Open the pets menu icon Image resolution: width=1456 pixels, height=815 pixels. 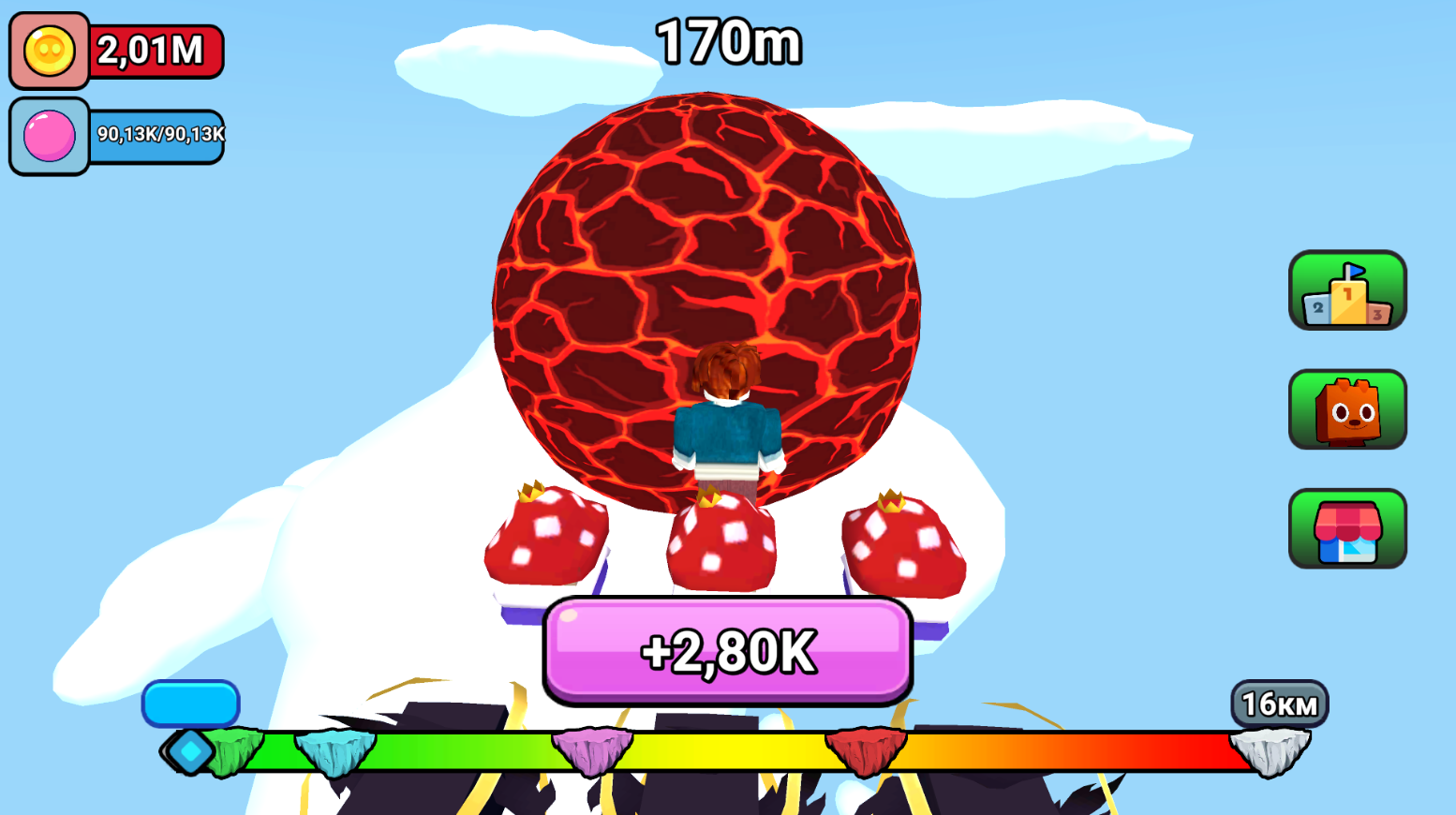1346,410
